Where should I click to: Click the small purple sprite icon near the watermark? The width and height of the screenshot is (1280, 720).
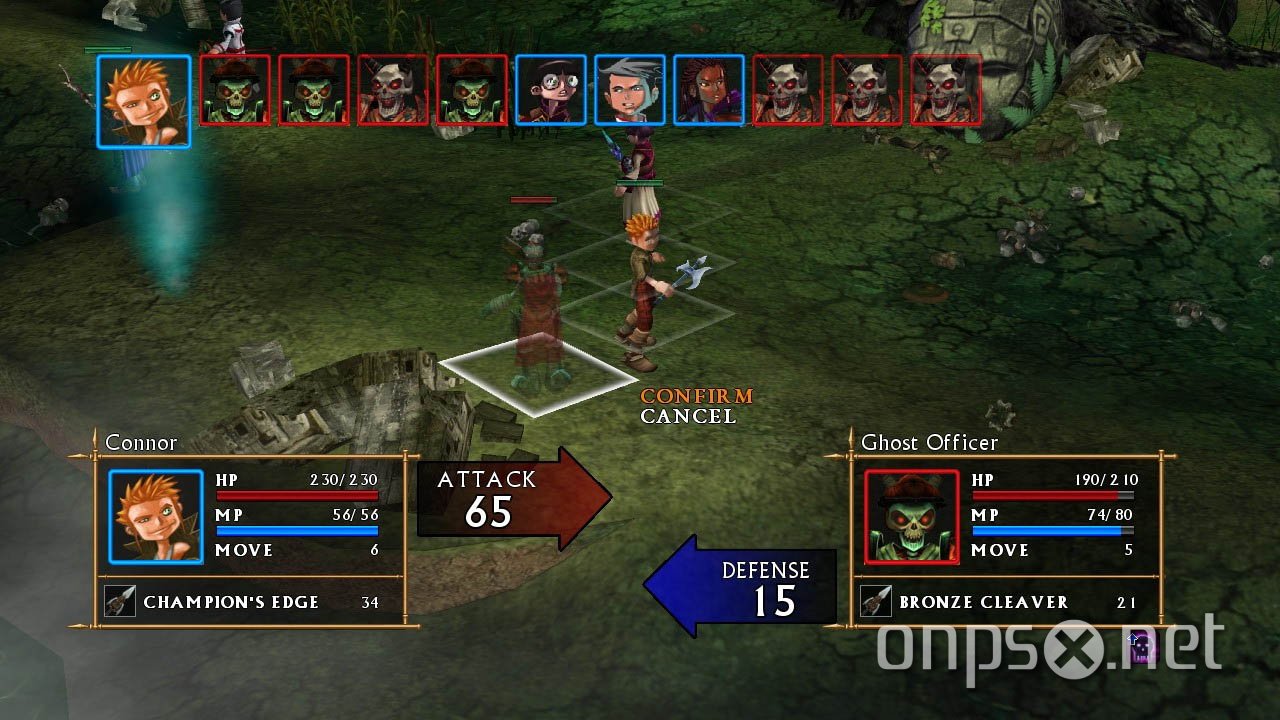[1140, 650]
